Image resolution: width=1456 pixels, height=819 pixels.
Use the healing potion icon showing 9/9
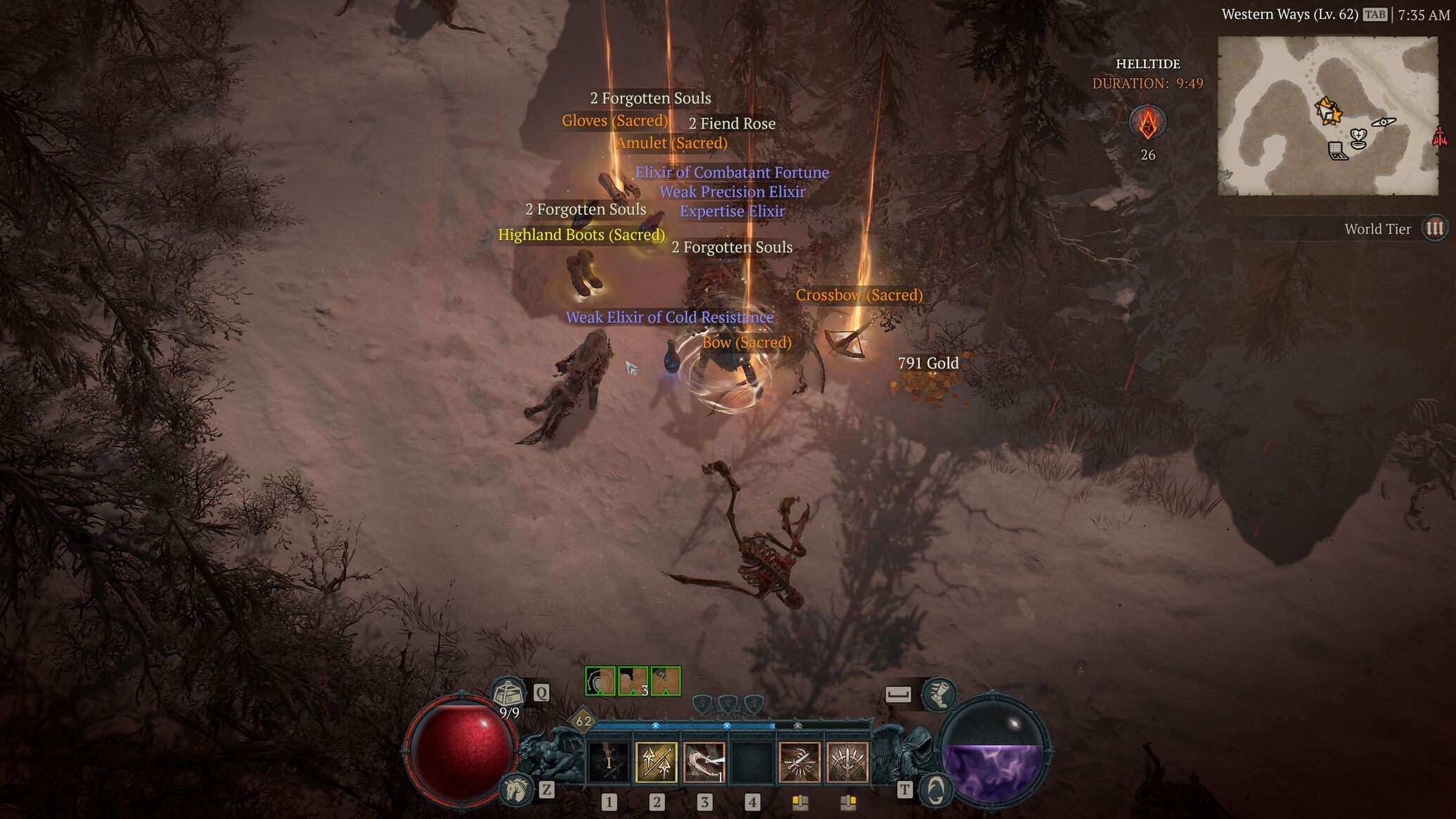click(508, 695)
